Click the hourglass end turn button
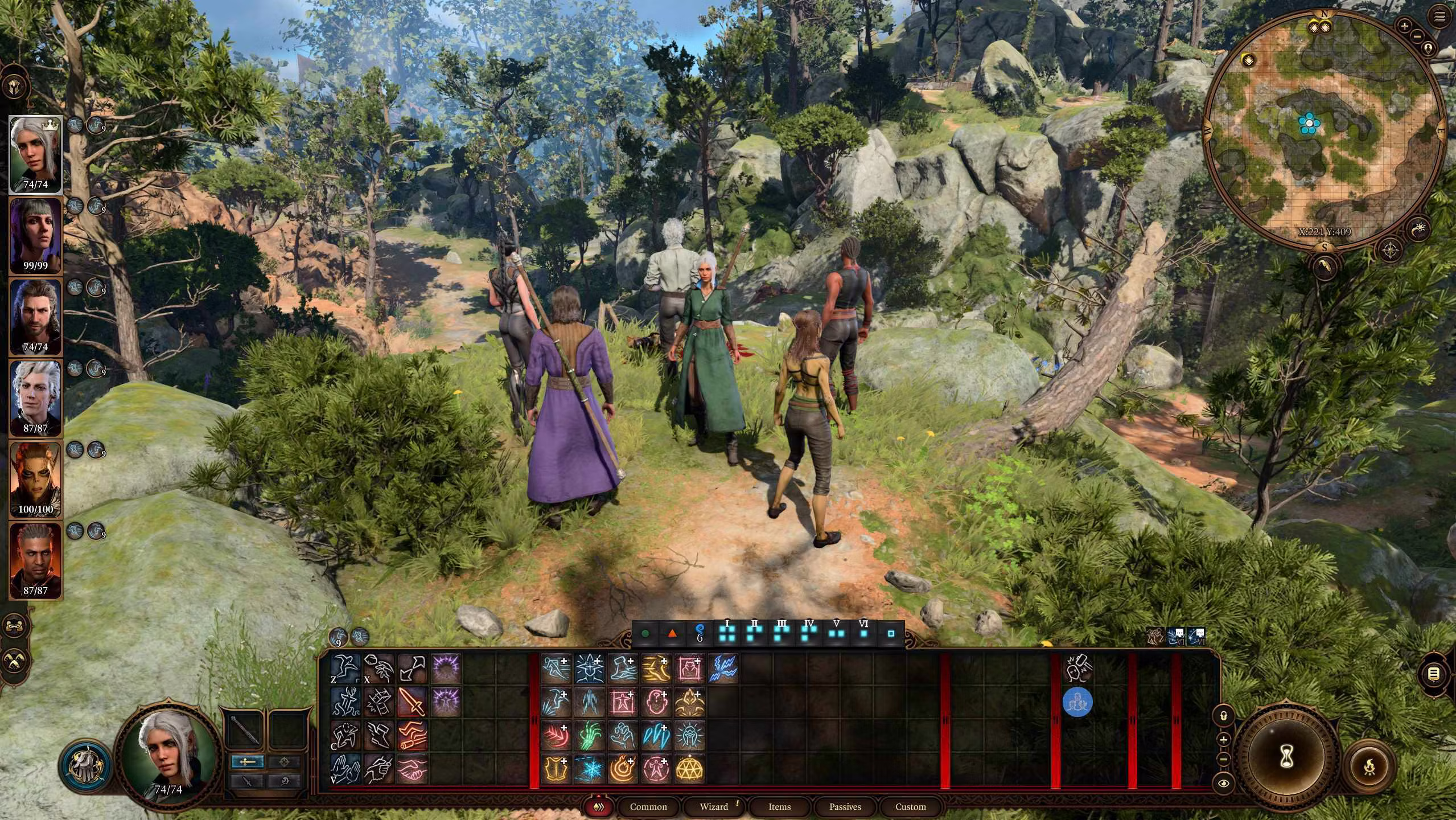The width and height of the screenshot is (1456, 820). 1286,757
